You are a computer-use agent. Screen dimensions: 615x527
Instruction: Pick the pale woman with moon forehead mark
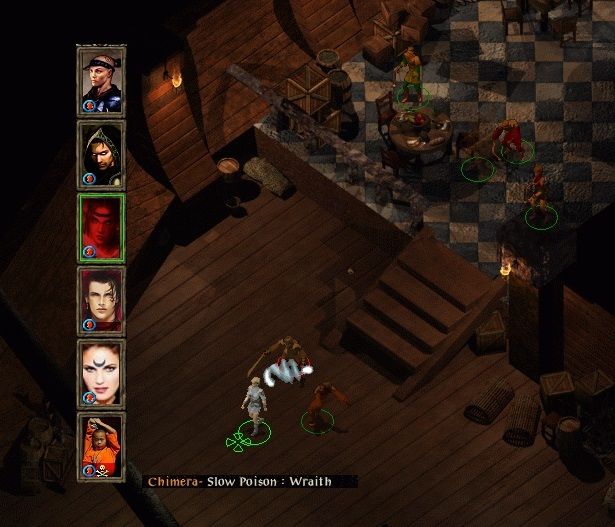101,374
